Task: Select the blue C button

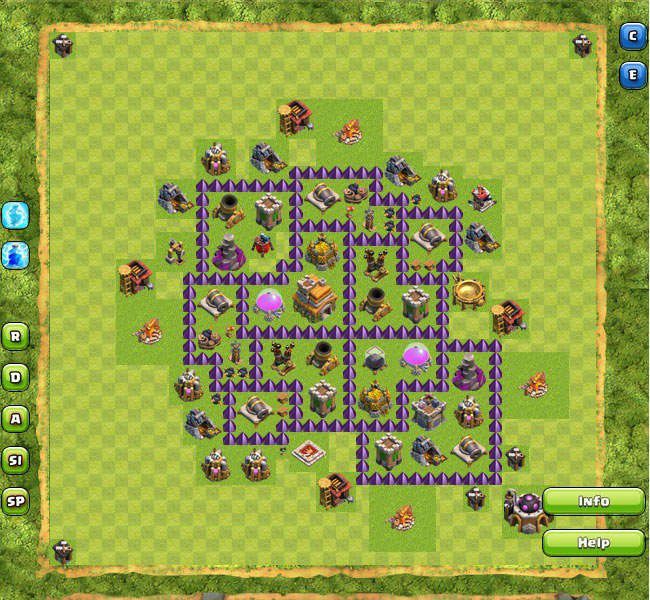Action: tap(632, 37)
